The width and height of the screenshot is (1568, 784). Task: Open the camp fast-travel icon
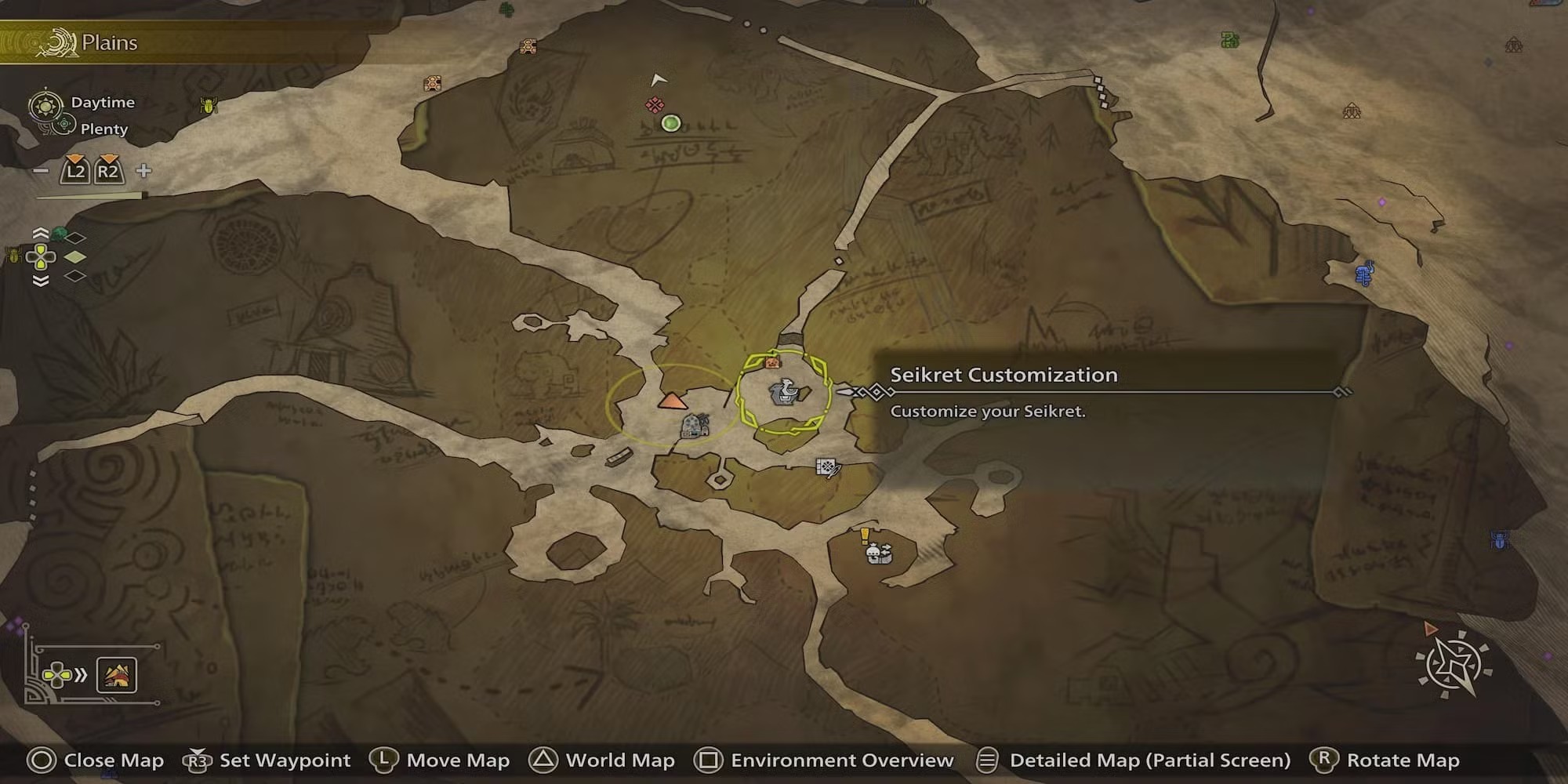point(117,675)
